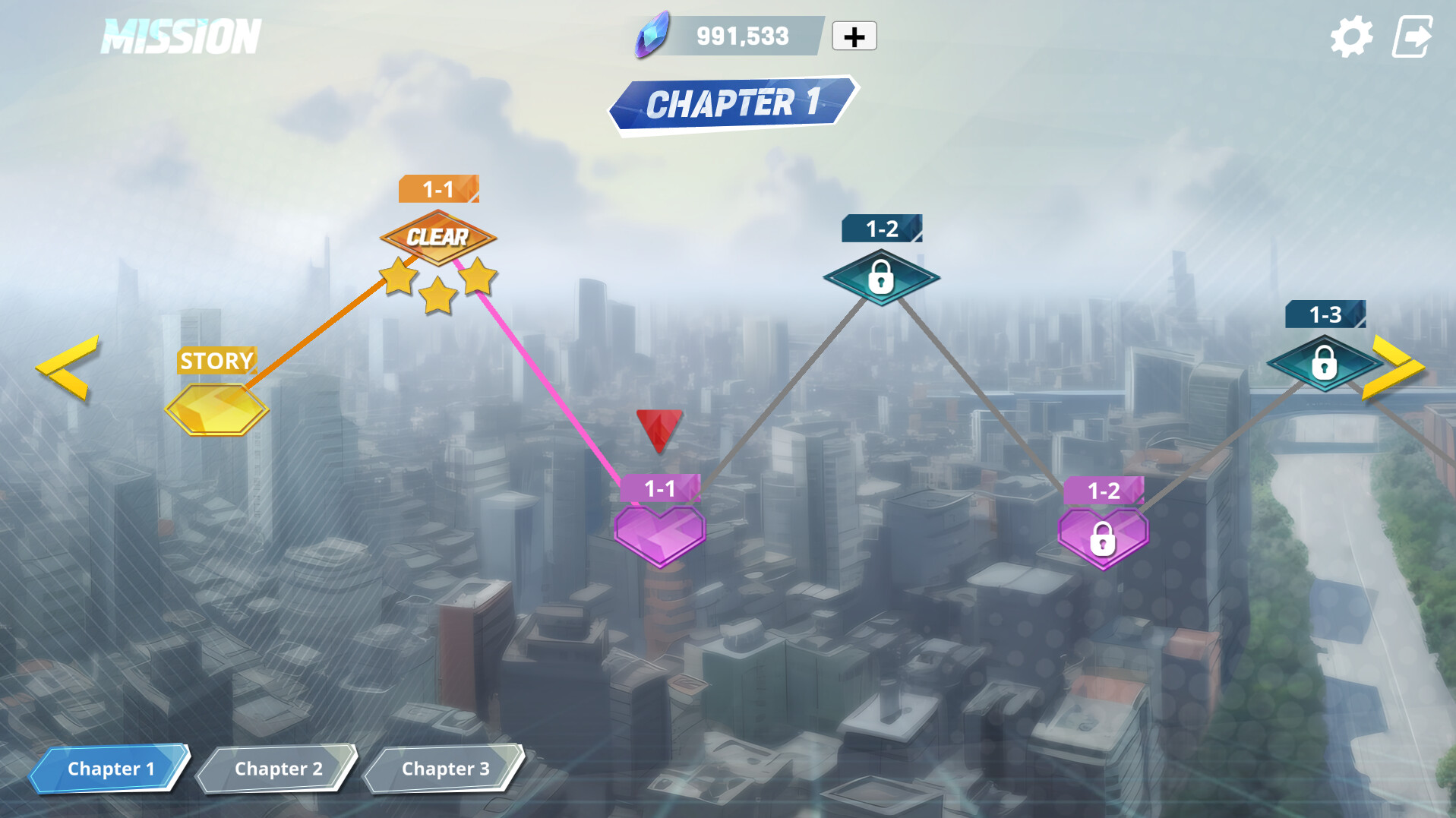Click the 1-1 orange label above CLEAR badge
The width and height of the screenshot is (1456, 818).
(439, 190)
